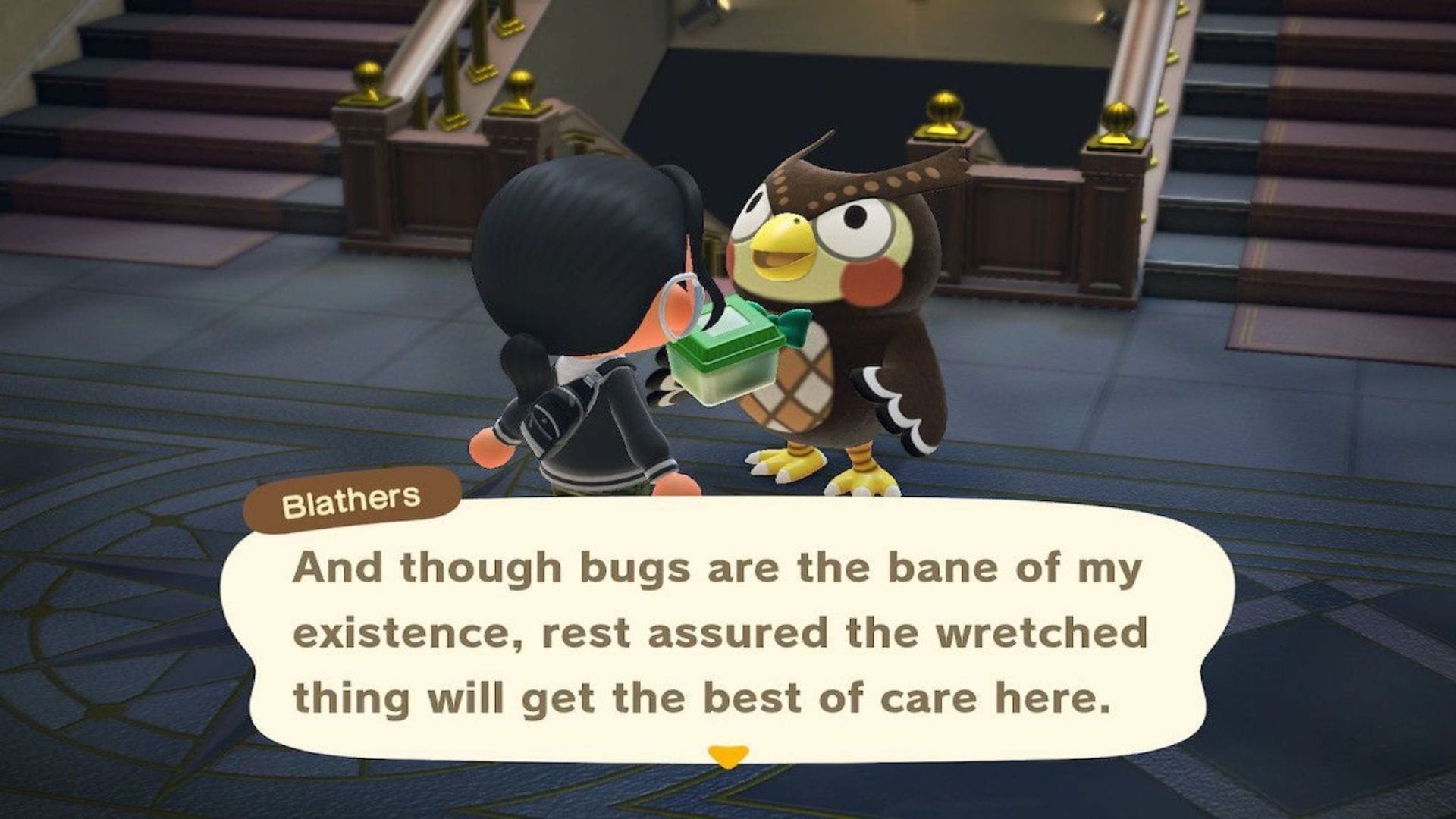Click the Blathers character nameplate
Screen dimensions: 1456x819
[x=352, y=497]
